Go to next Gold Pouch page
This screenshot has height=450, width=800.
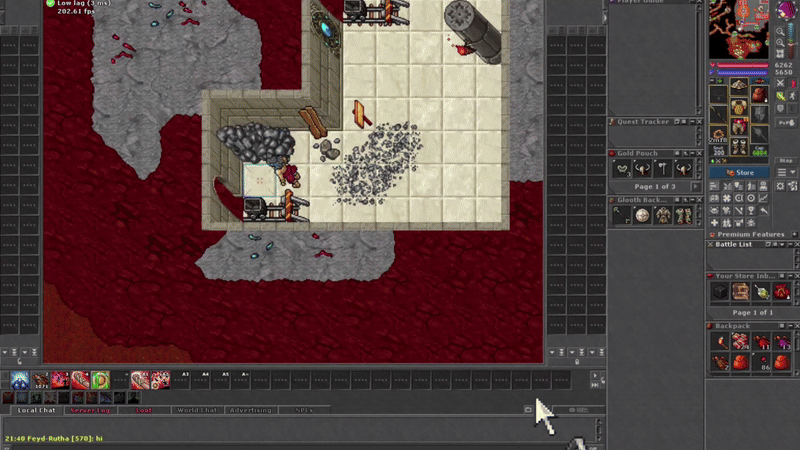pyautogui.click(x=697, y=187)
